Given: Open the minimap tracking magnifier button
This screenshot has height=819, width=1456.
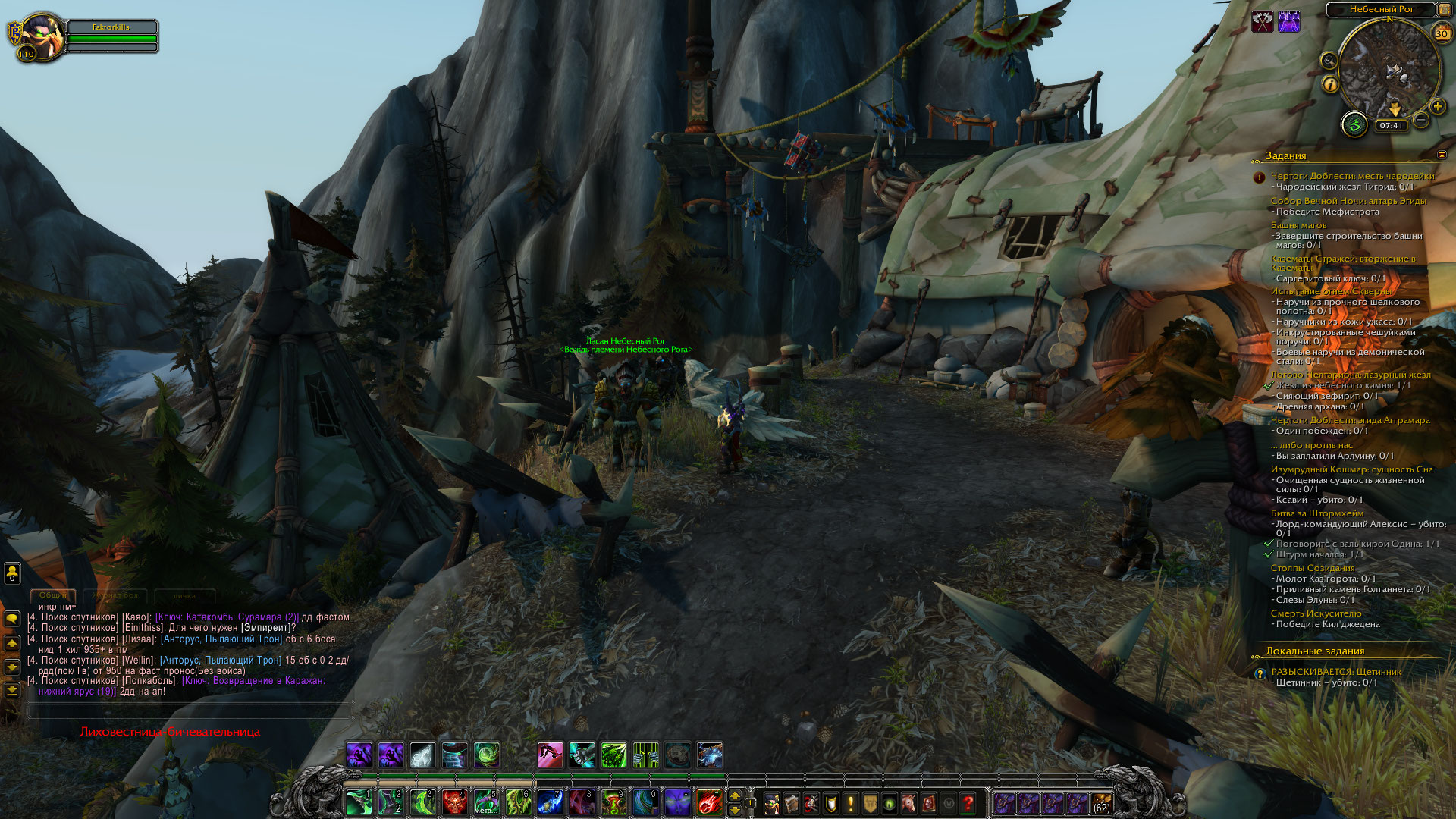Looking at the screenshot, I should [x=1329, y=61].
